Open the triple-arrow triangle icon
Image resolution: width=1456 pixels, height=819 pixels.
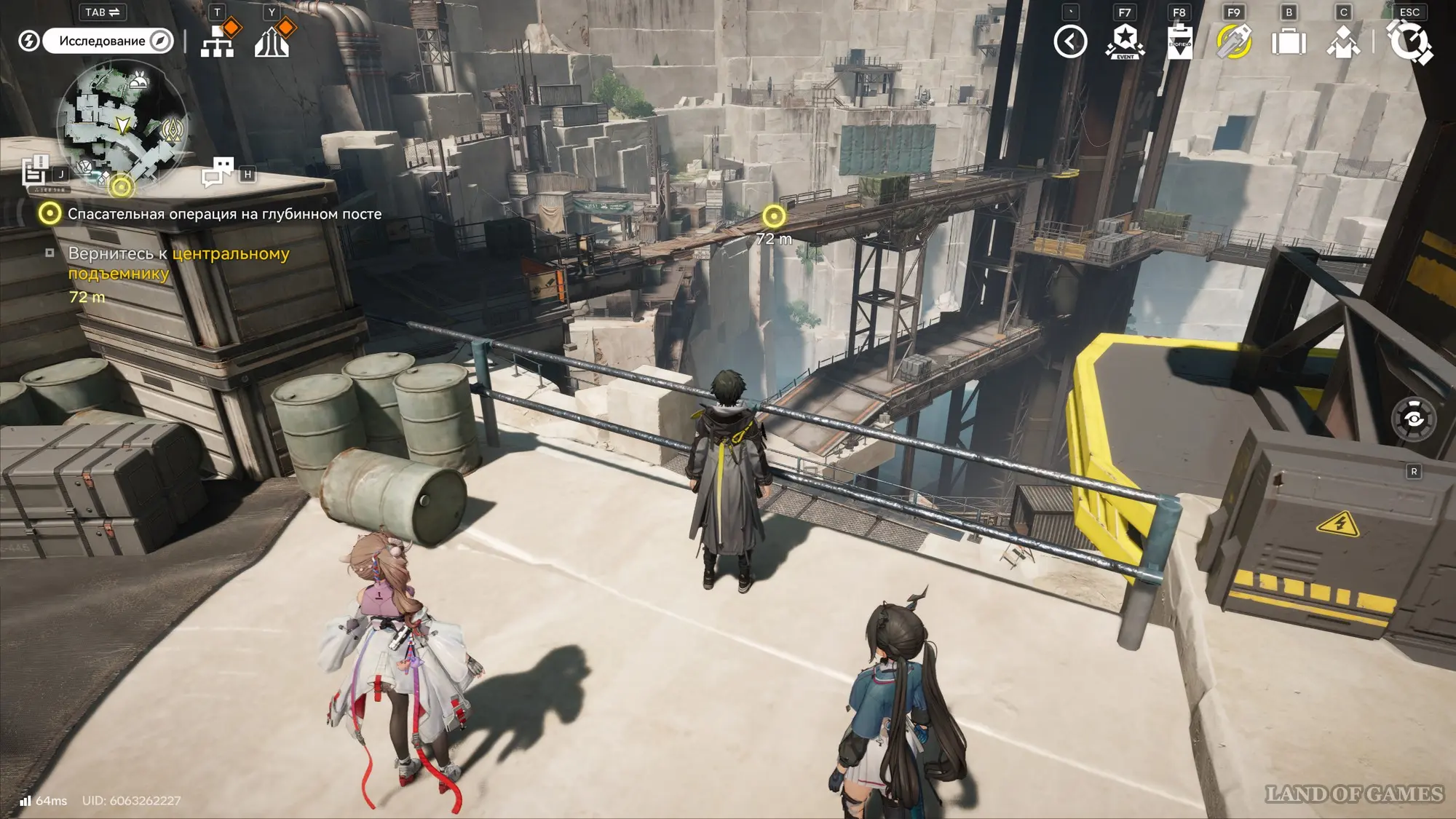point(272,42)
